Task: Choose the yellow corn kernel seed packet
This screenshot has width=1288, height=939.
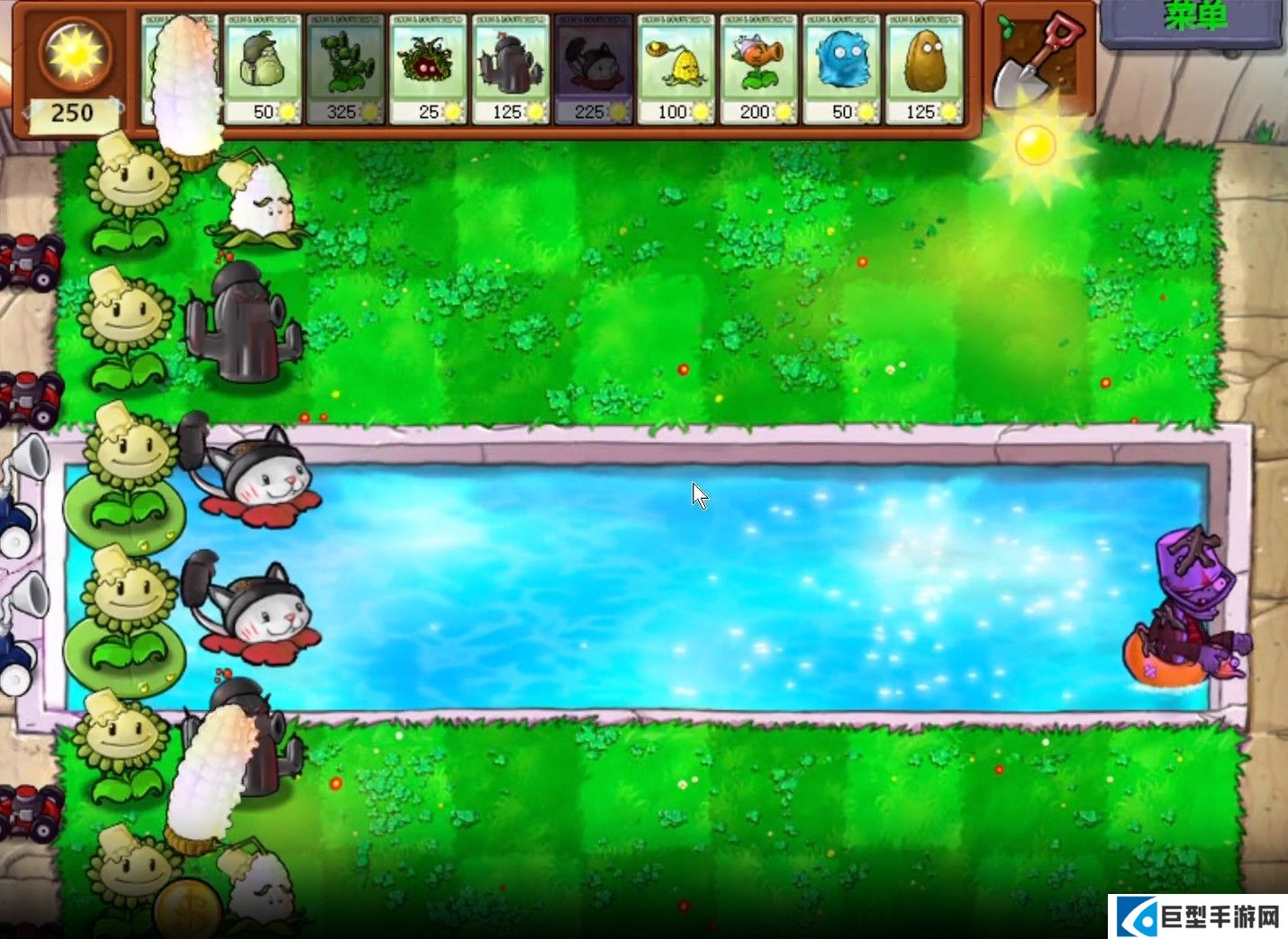Action: pyautogui.click(x=676, y=69)
